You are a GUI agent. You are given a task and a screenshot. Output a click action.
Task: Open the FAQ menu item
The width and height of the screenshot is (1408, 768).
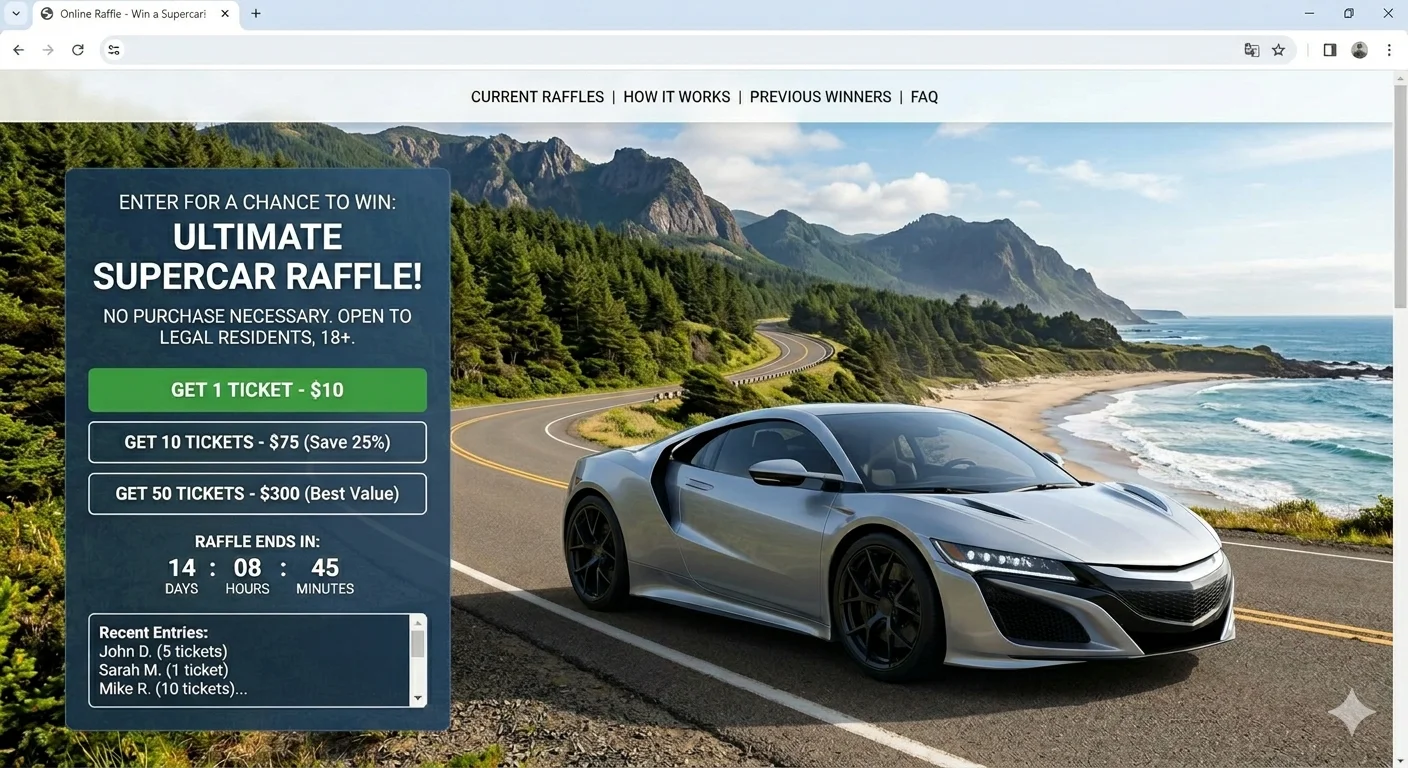pyautogui.click(x=924, y=96)
